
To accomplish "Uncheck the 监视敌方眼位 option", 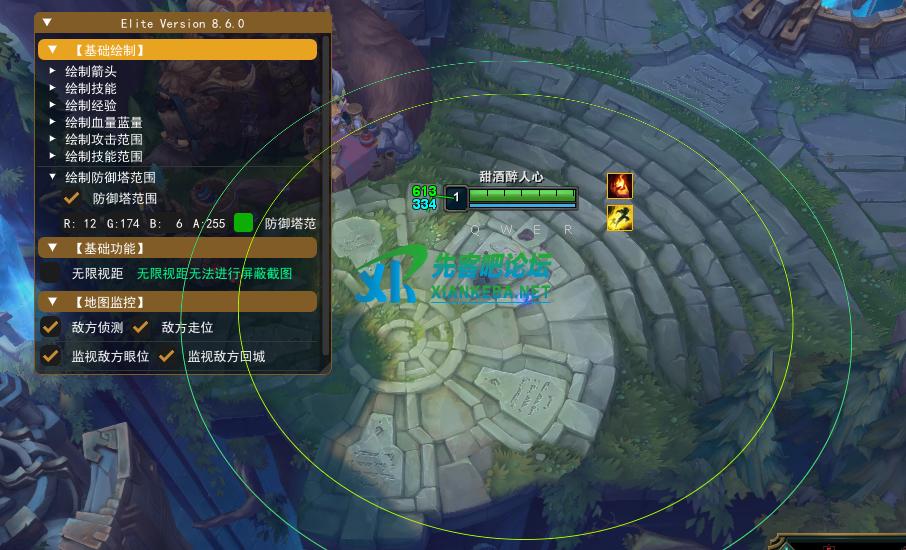I will coord(51,356).
